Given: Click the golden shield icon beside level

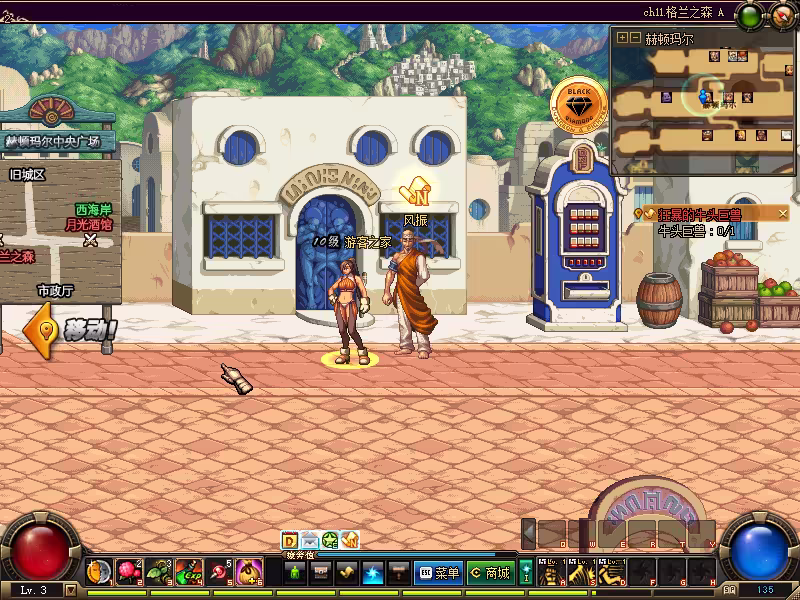Looking at the screenshot, I should pyautogui.click(x=96, y=572).
